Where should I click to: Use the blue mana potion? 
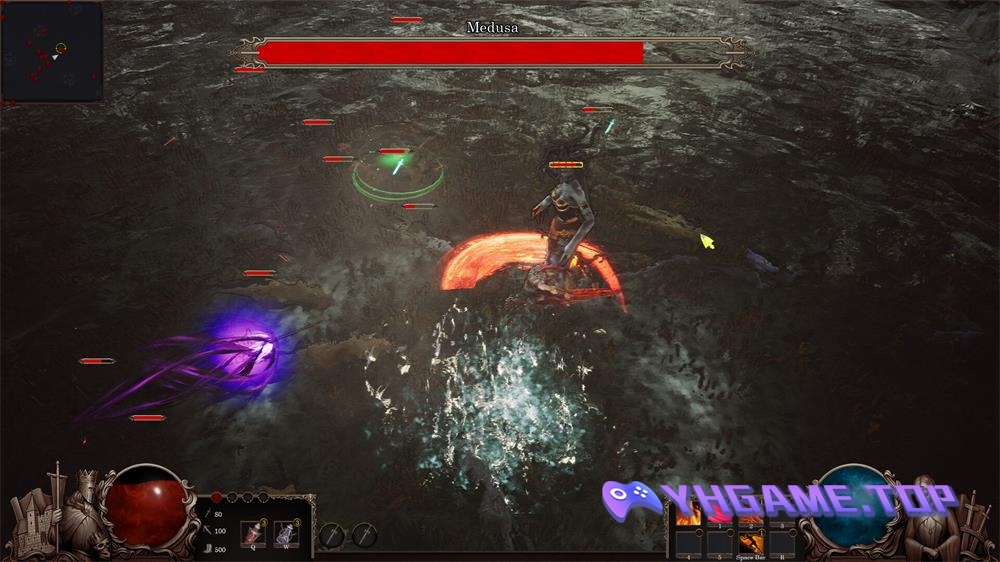point(286,531)
